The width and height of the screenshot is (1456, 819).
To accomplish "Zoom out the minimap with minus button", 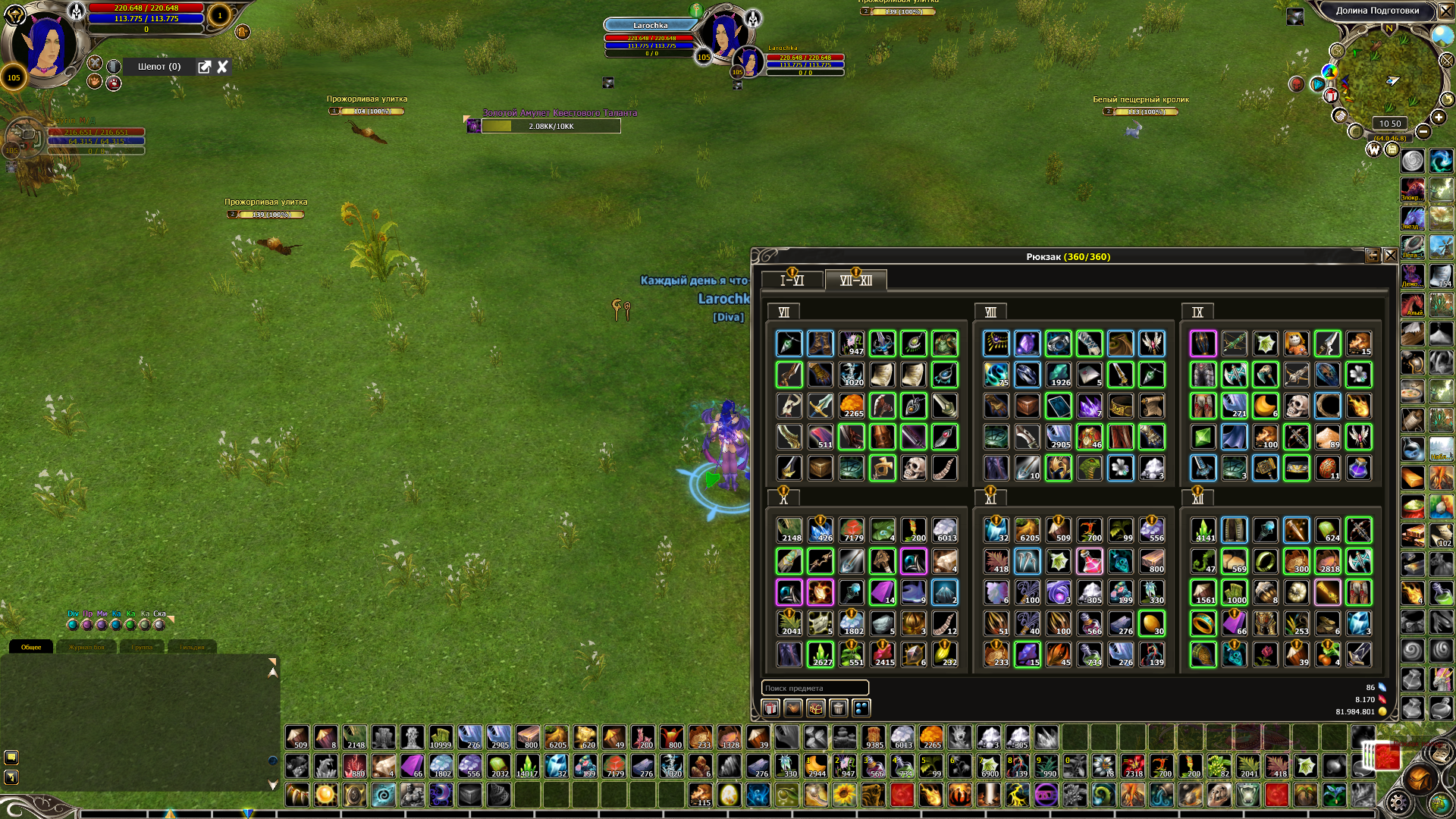I will coord(1423,132).
